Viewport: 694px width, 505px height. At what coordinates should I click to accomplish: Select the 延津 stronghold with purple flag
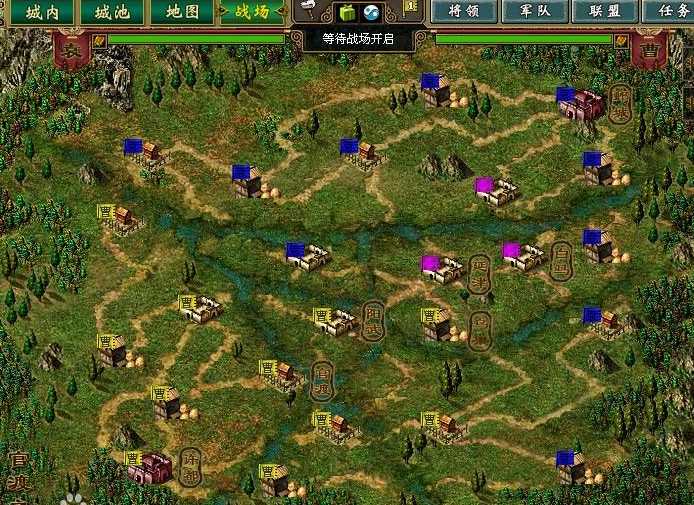click(x=444, y=268)
